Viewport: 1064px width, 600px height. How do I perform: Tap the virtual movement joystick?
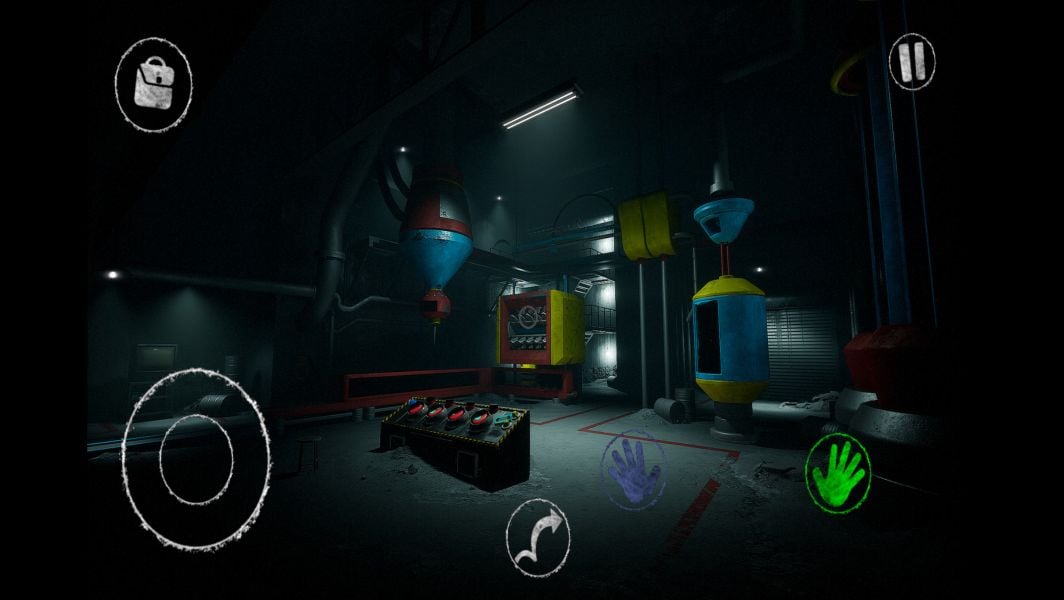[x=195, y=458]
